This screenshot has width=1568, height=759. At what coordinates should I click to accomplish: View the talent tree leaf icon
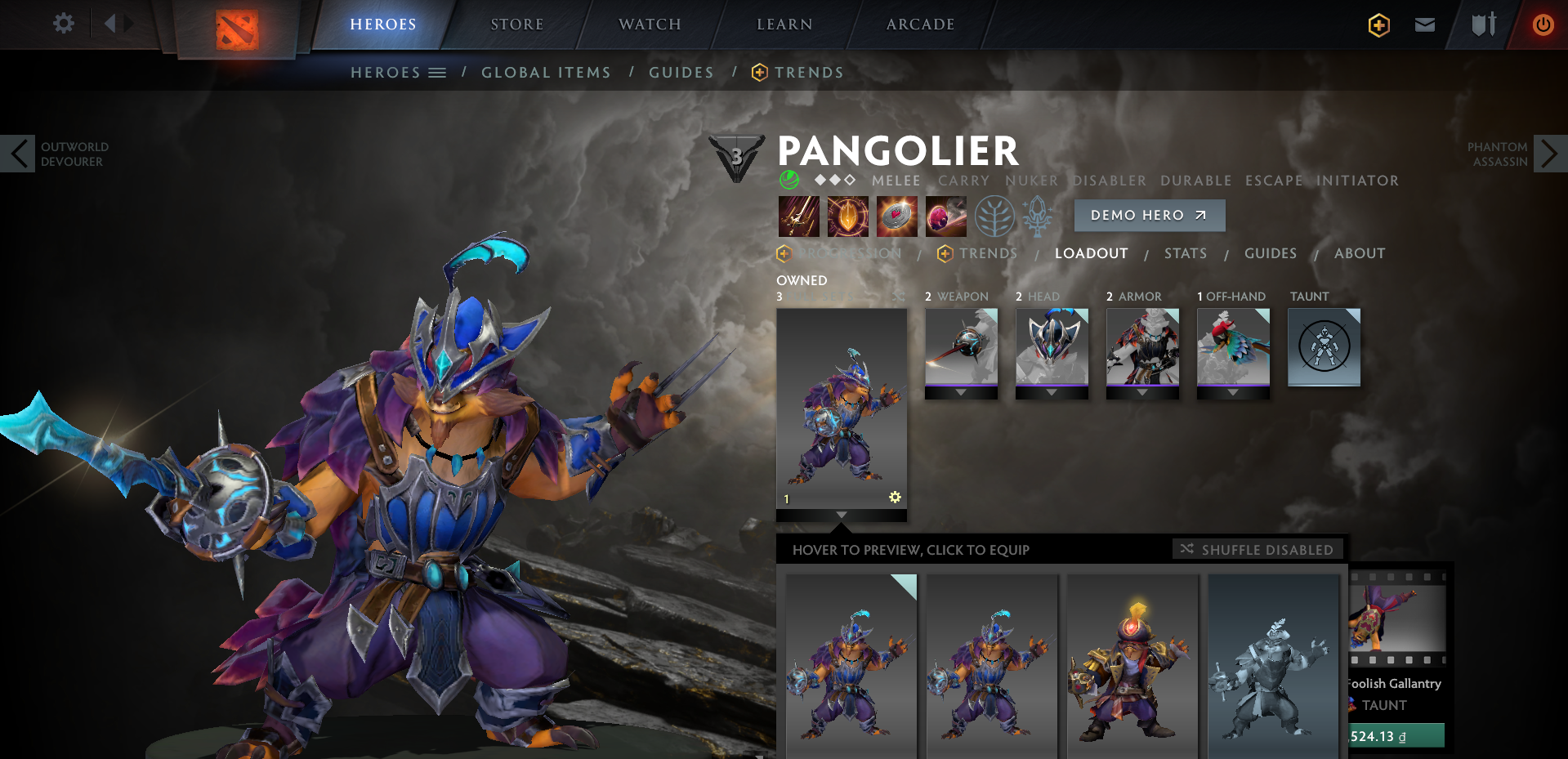995,217
